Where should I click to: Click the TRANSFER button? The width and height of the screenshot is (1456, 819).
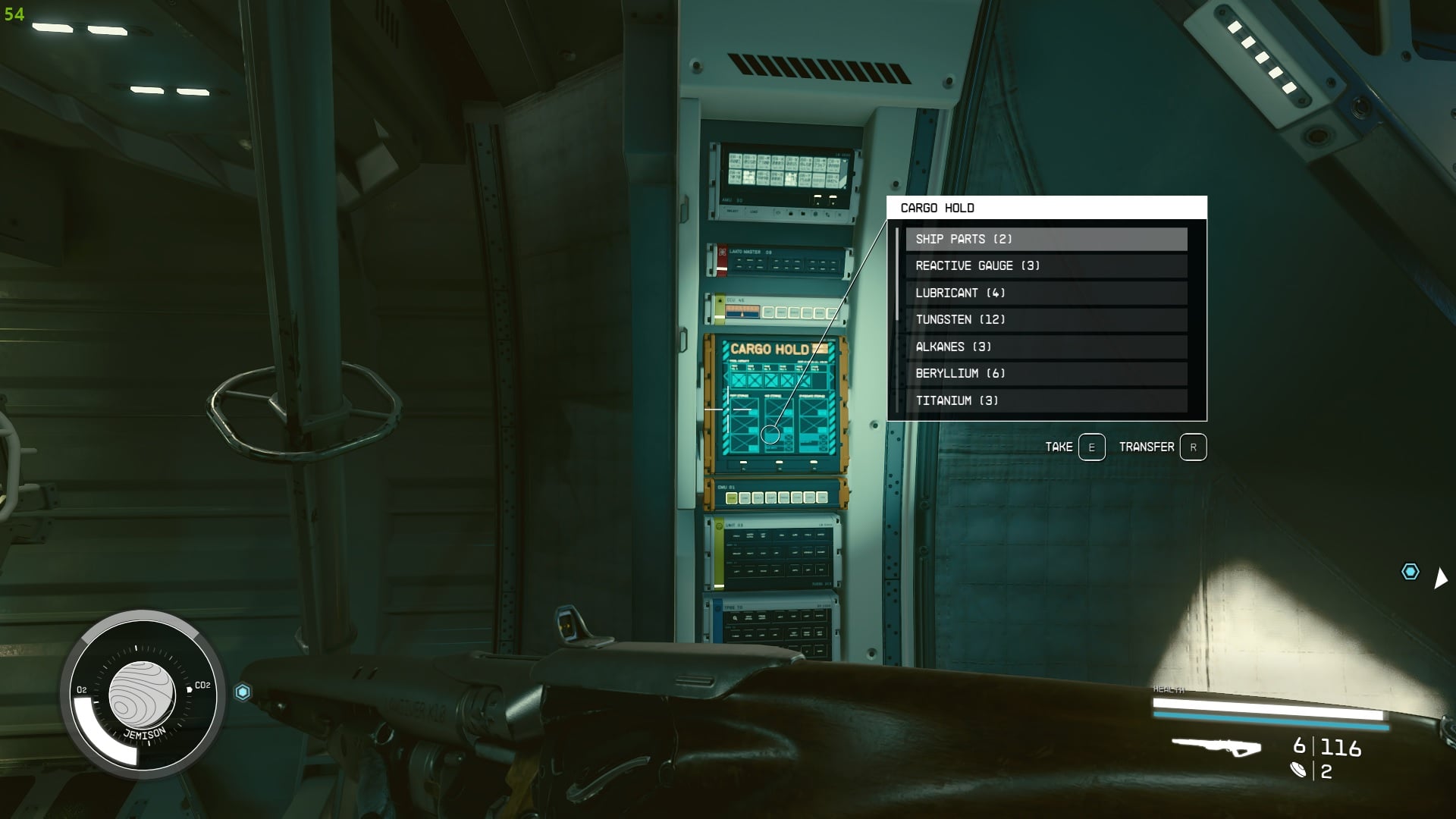1147,447
